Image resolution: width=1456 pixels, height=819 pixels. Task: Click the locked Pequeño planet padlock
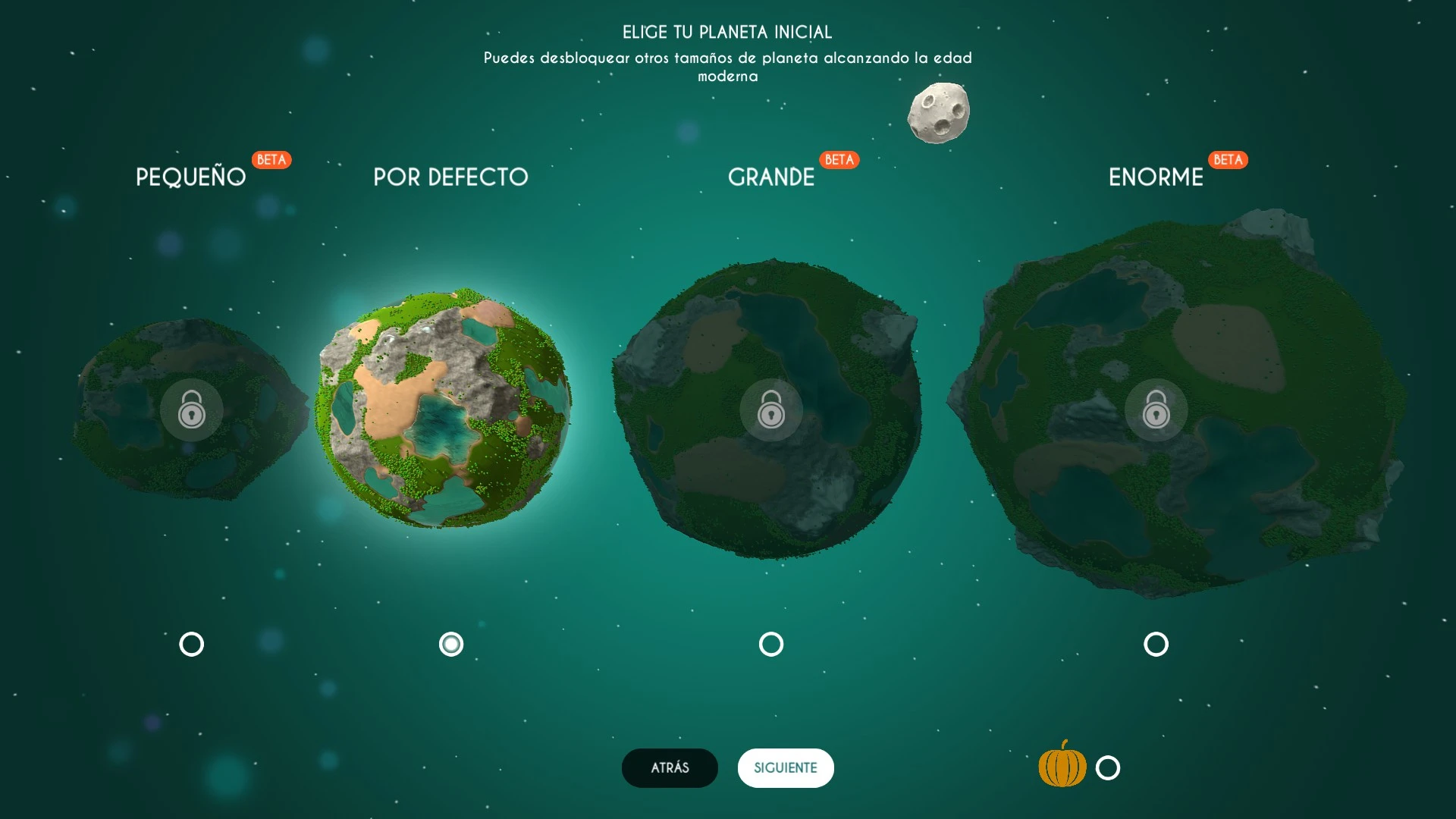point(191,409)
